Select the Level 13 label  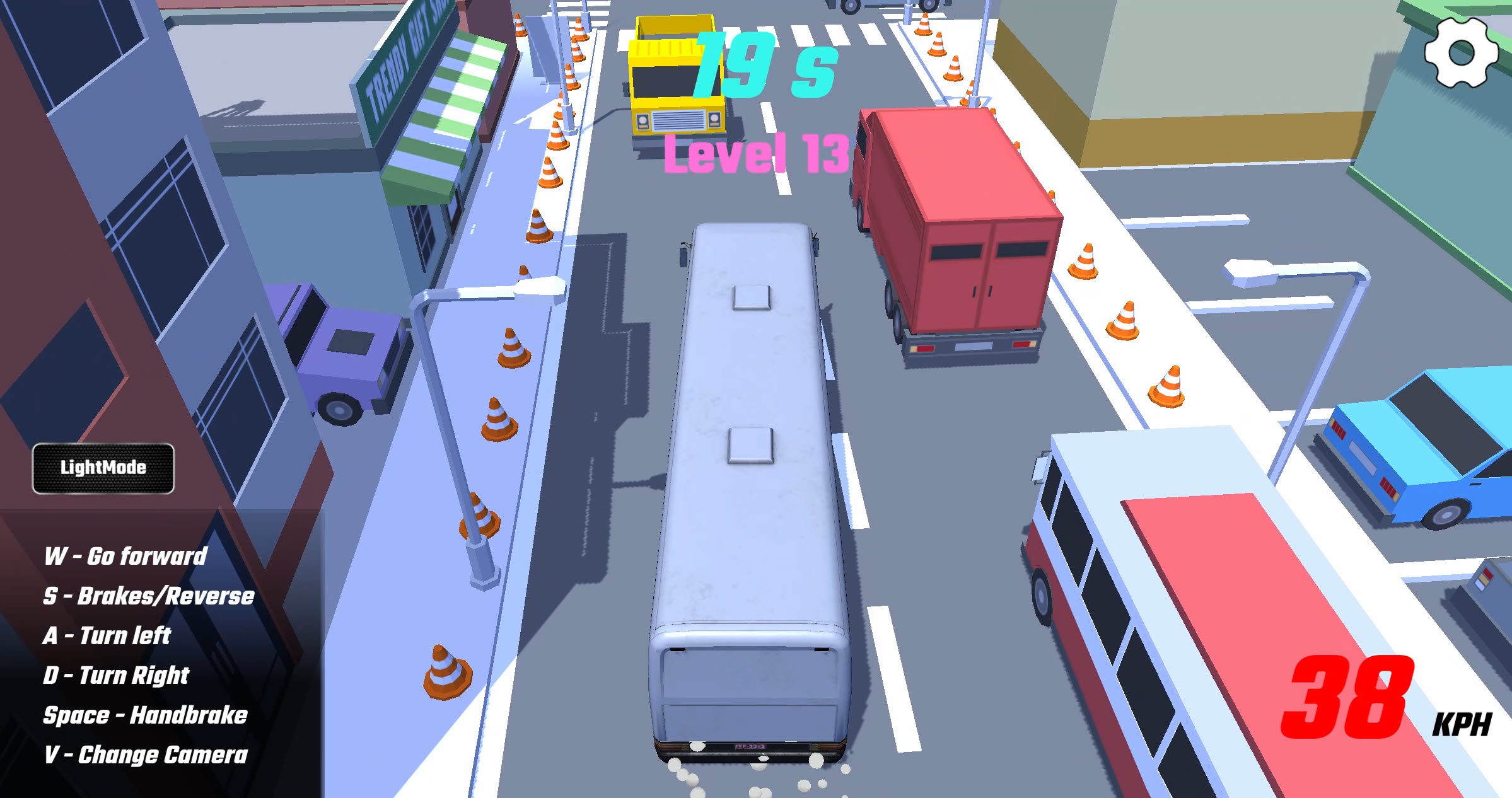point(759,153)
